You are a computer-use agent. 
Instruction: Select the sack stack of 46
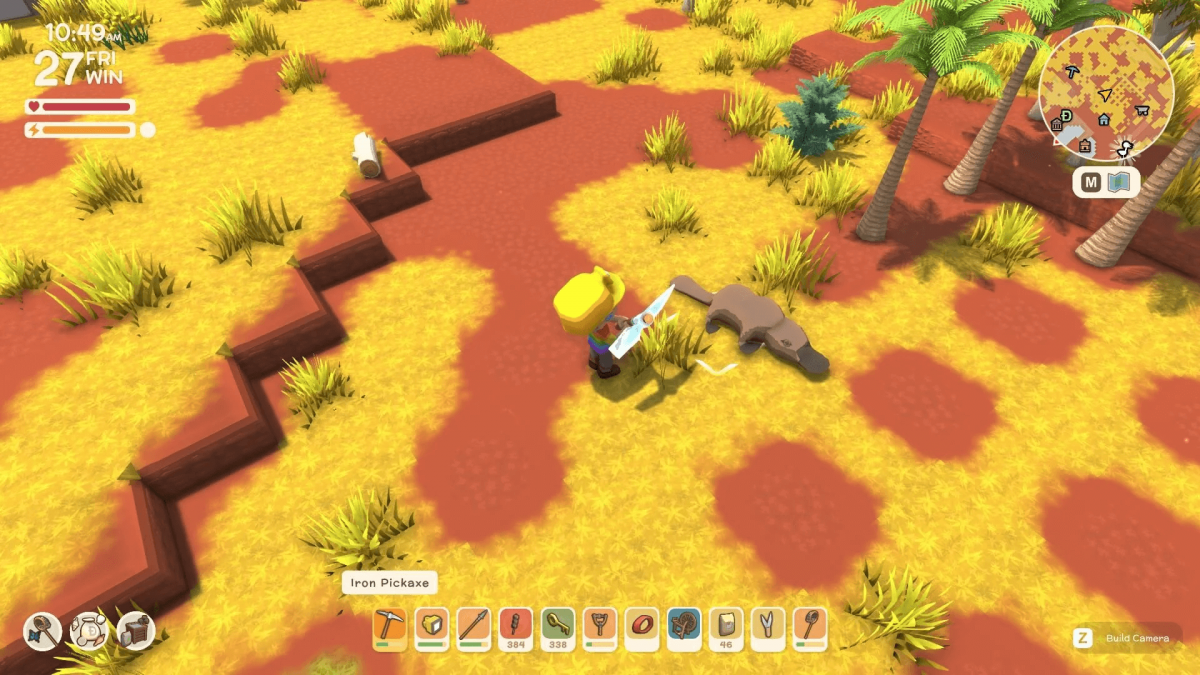(x=726, y=626)
